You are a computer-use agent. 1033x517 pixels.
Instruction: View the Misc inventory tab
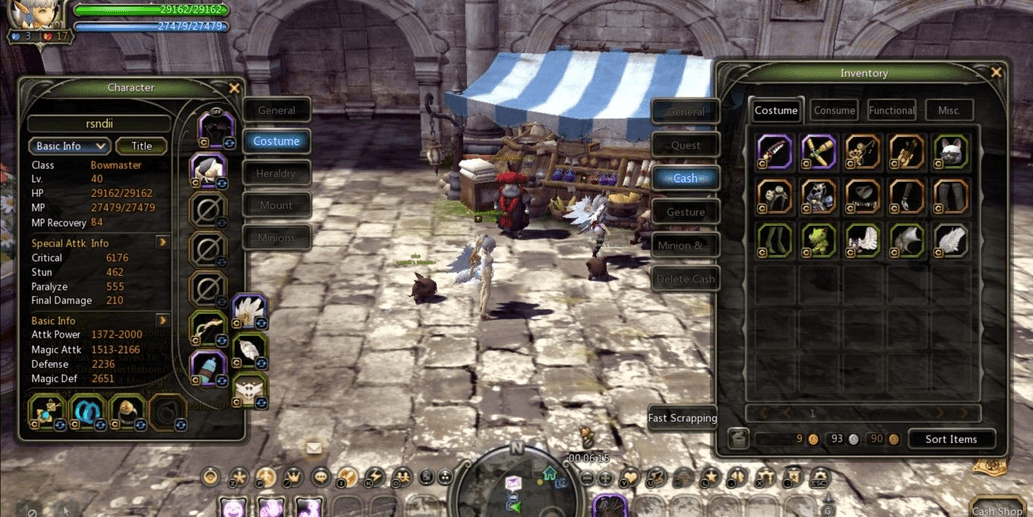coord(948,110)
